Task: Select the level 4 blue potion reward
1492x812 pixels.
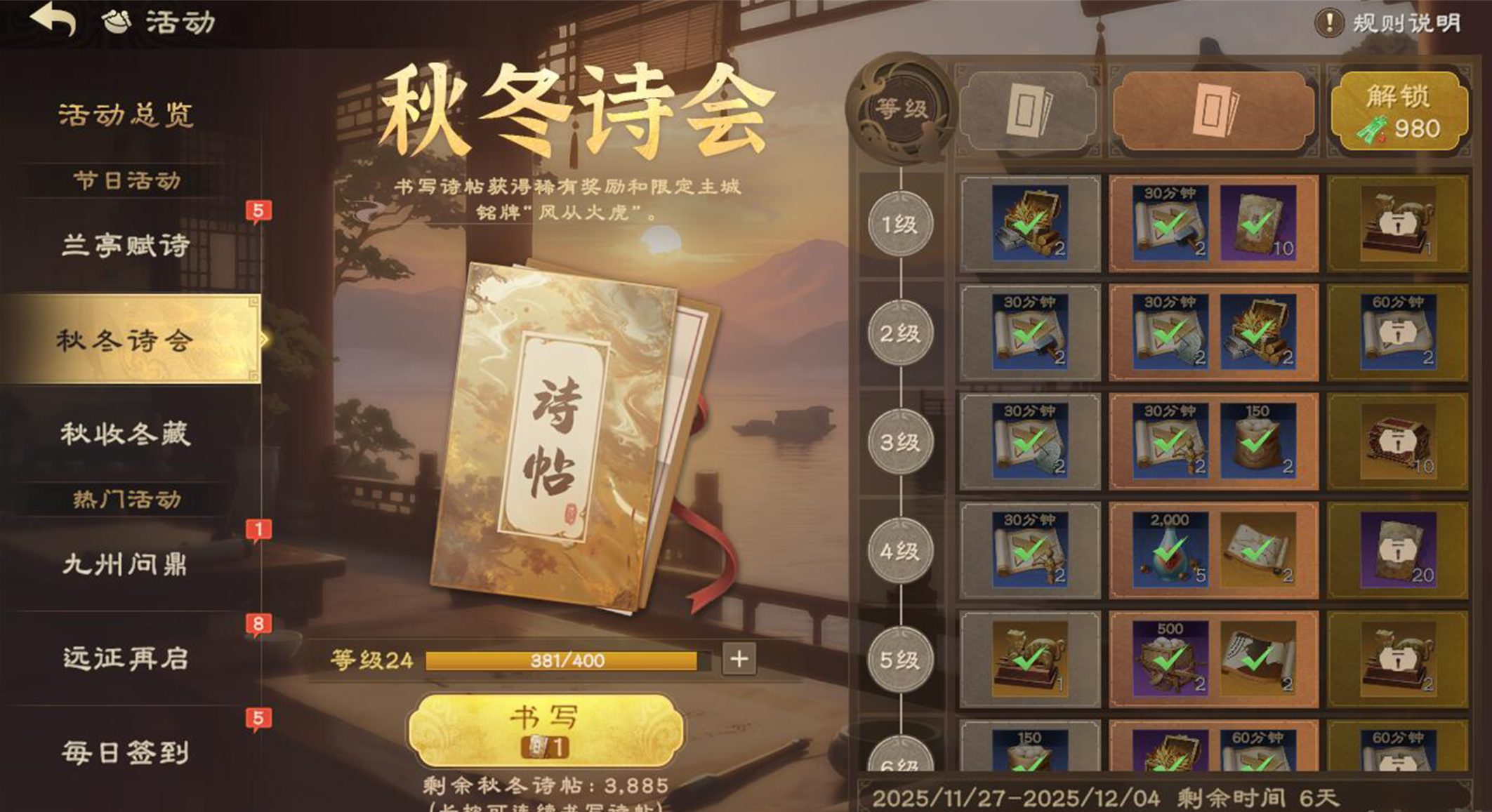Action: tap(1170, 550)
